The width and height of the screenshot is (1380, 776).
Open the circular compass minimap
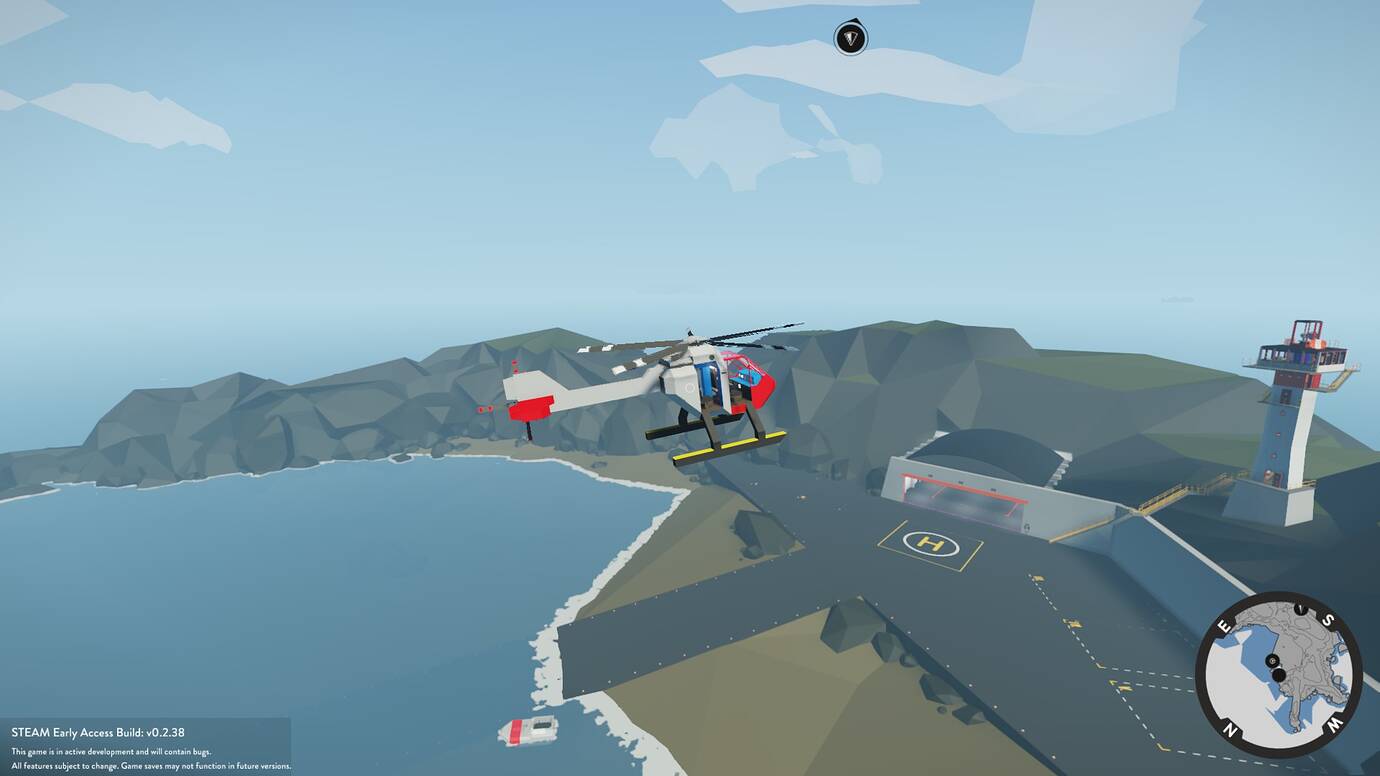point(1277,674)
